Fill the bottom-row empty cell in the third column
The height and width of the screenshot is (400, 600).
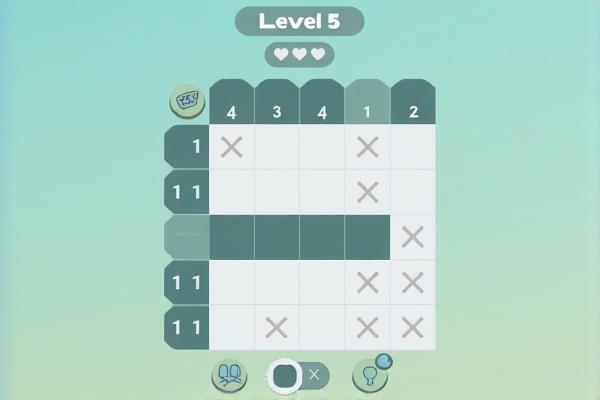coord(322,327)
